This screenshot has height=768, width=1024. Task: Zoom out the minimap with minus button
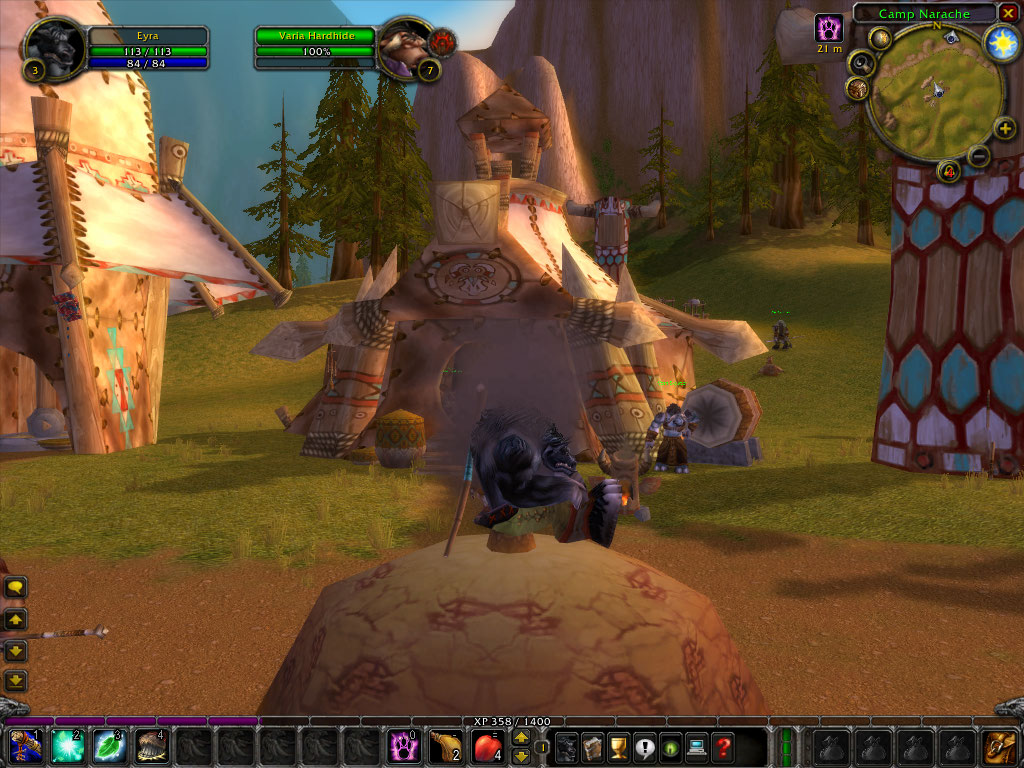click(x=979, y=156)
